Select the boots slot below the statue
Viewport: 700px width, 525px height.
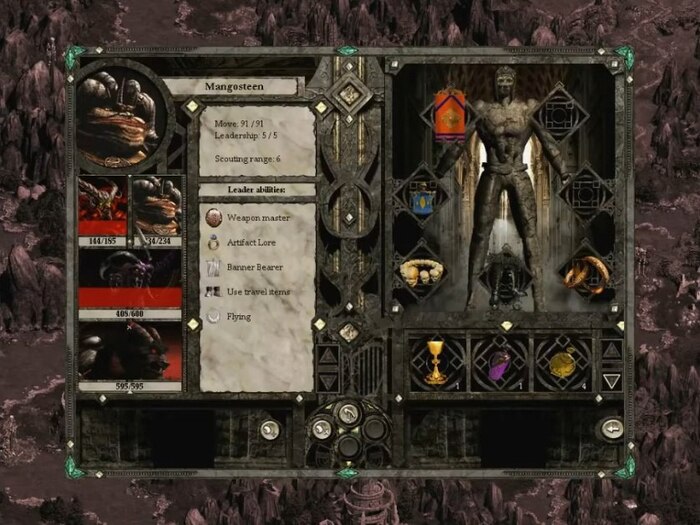click(x=498, y=283)
